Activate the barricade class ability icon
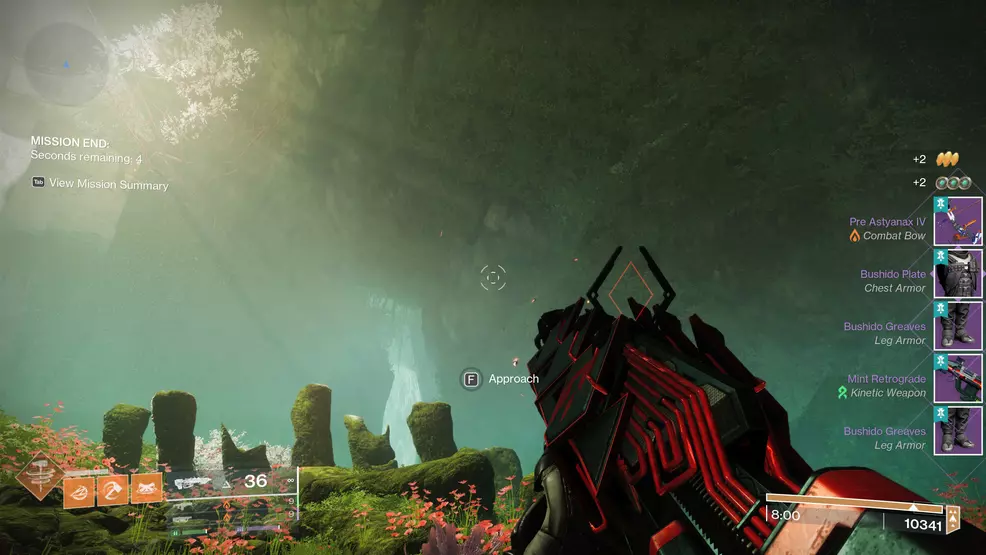The height and width of the screenshot is (555, 986). click(x=146, y=489)
